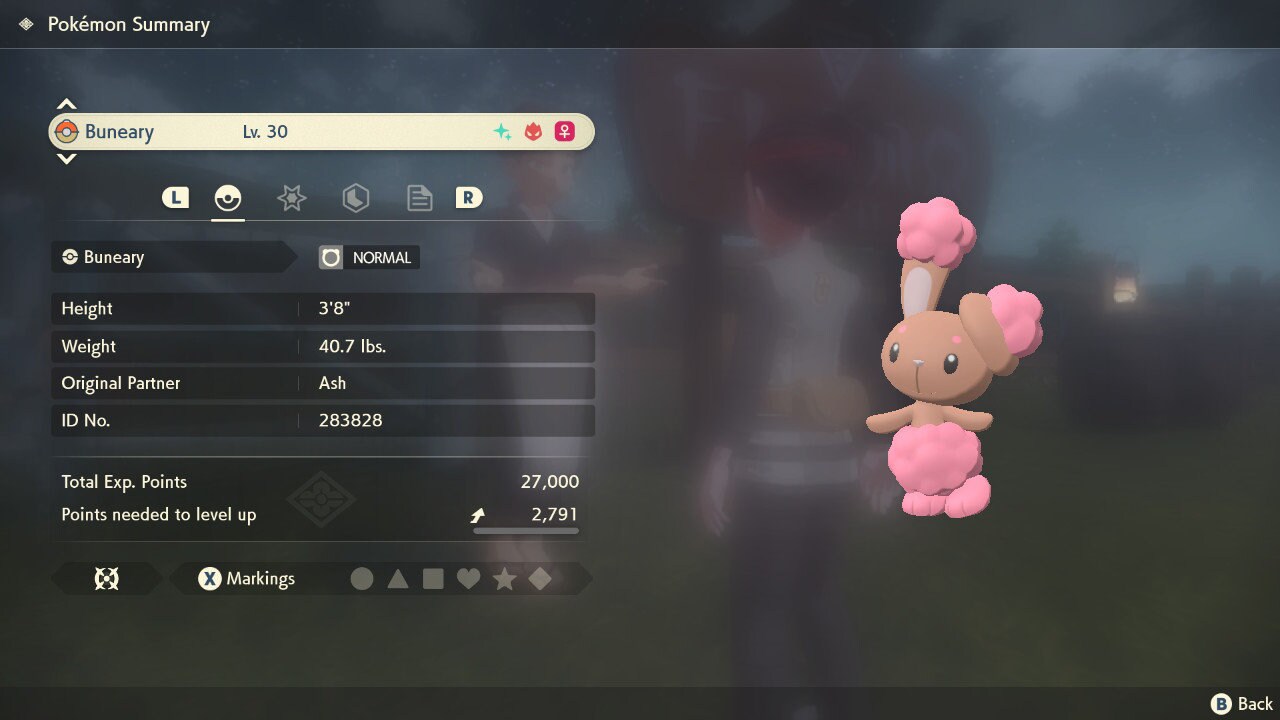
Task: Toggle the heart marking
Action: (469, 578)
